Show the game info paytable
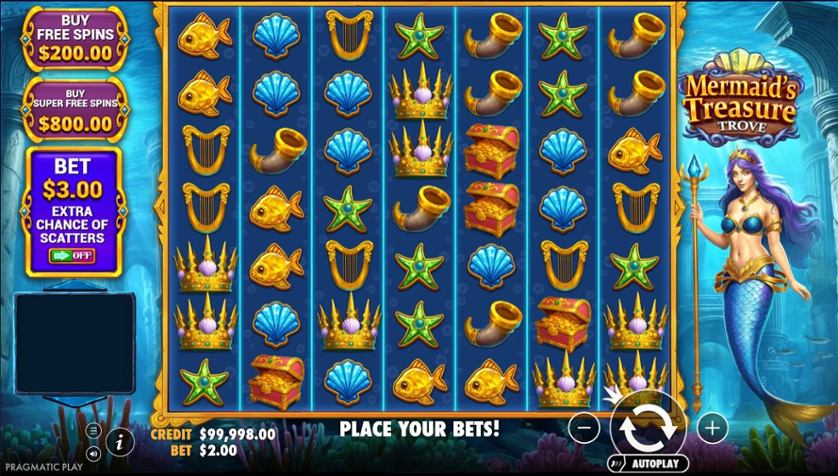838x476 pixels. (x=119, y=439)
